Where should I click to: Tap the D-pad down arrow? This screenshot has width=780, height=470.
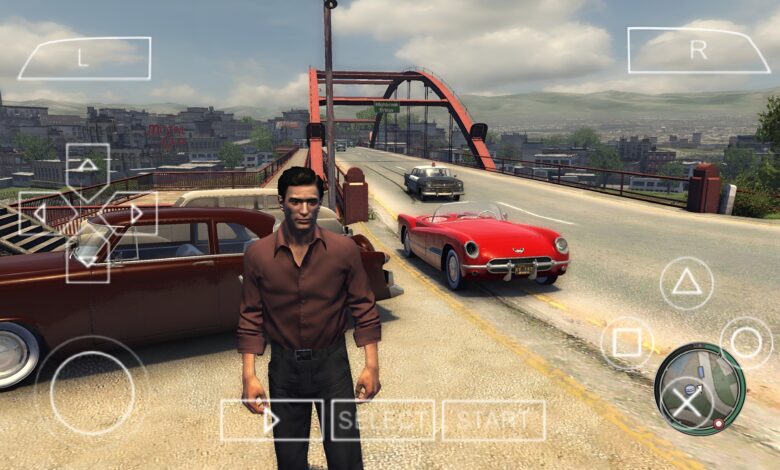88,260
